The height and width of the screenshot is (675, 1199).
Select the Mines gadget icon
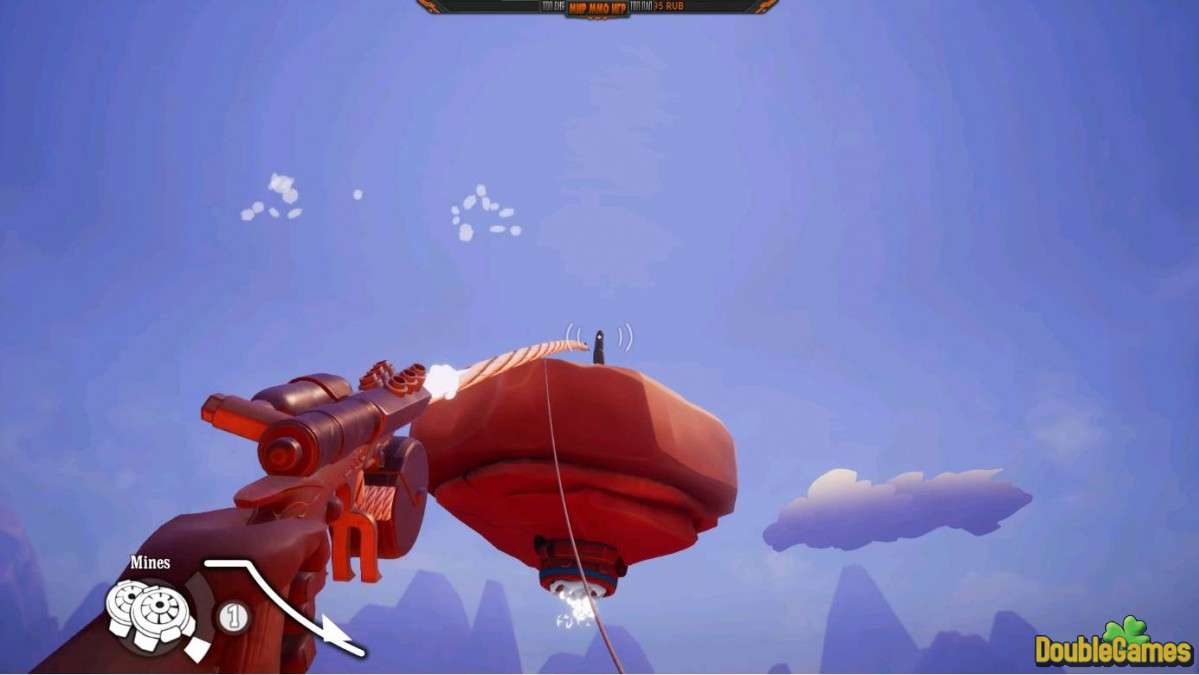[x=152, y=612]
